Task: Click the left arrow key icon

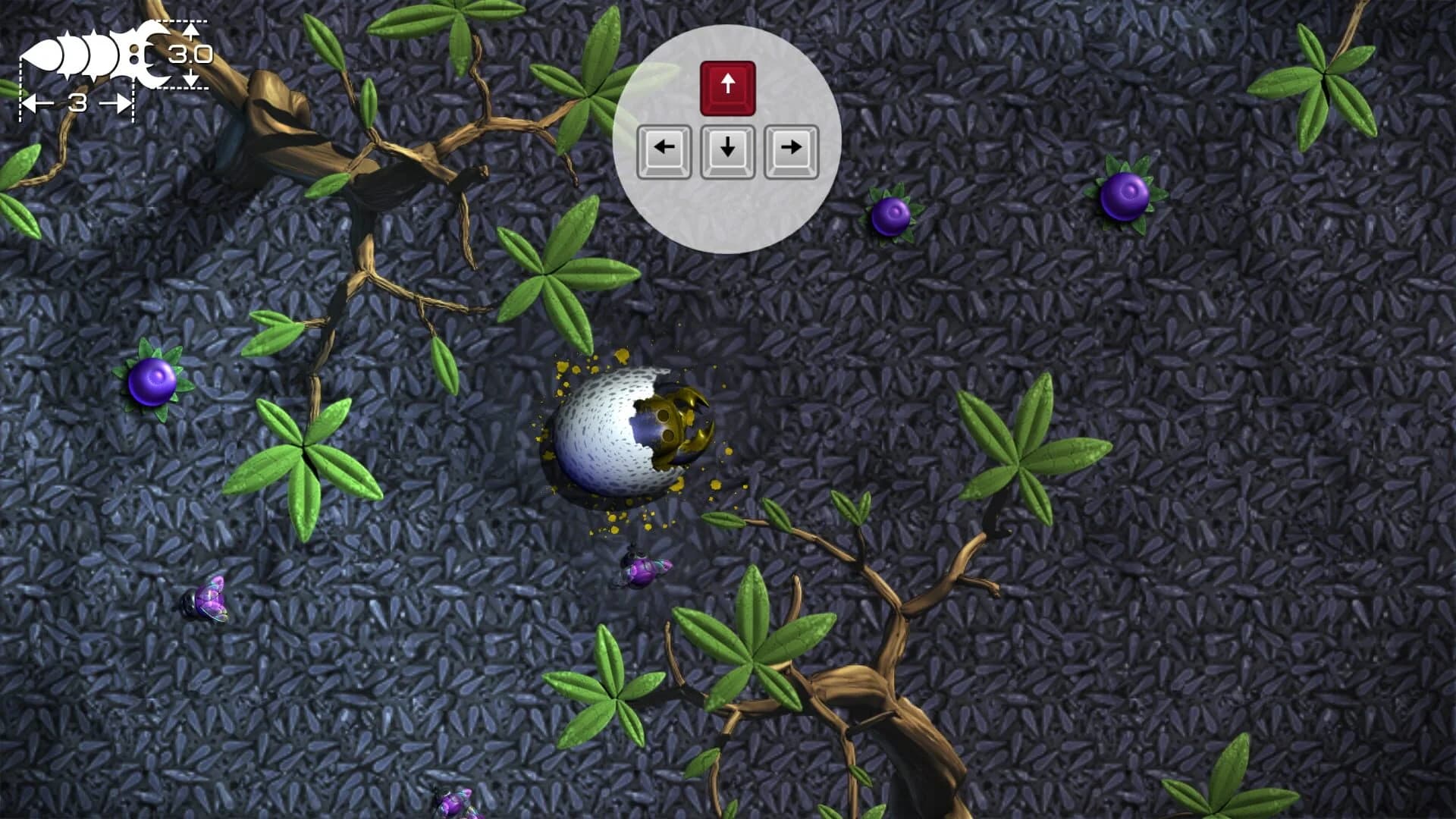Action: [667, 149]
